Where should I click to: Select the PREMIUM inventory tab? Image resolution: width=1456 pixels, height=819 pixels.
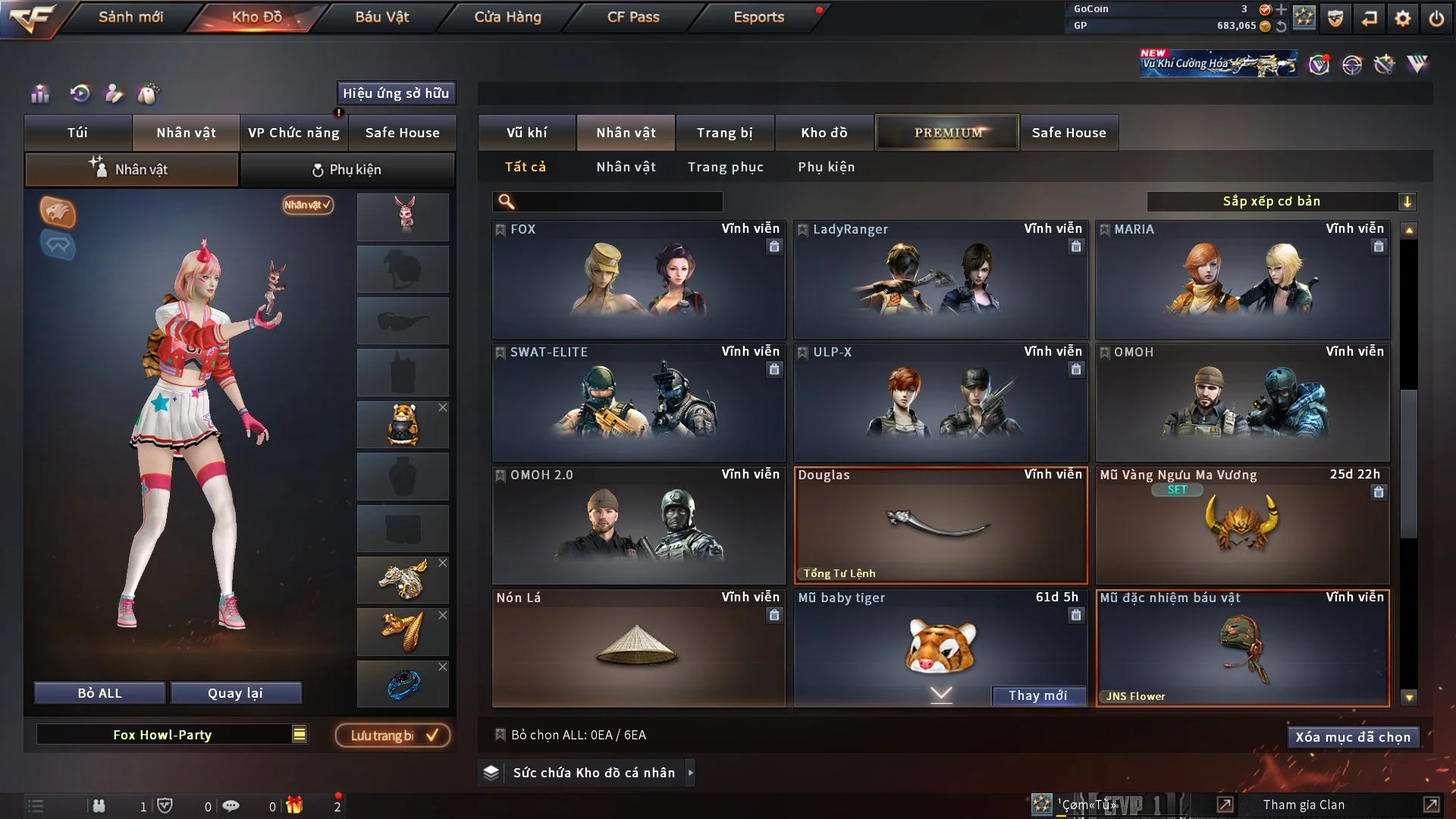[x=947, y=133]
